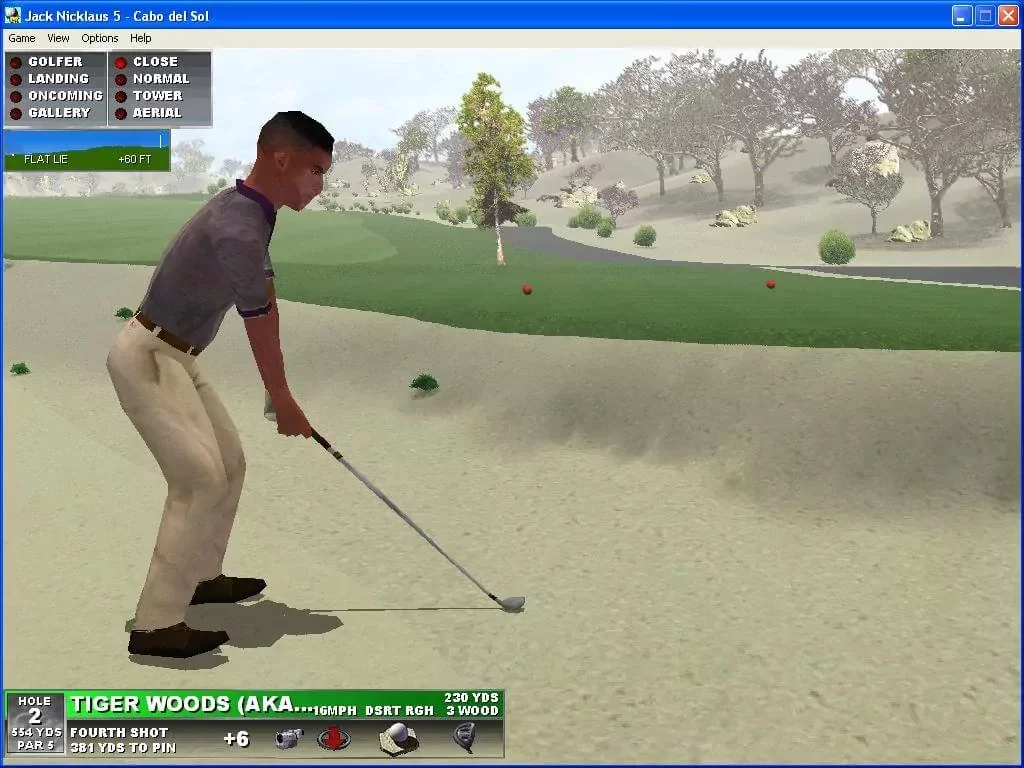Image resolution: width=1024 pixels, height=768 pixels.
Task: Minimize the Jack Nicklaus 5 window
Action: click(961, 16)
